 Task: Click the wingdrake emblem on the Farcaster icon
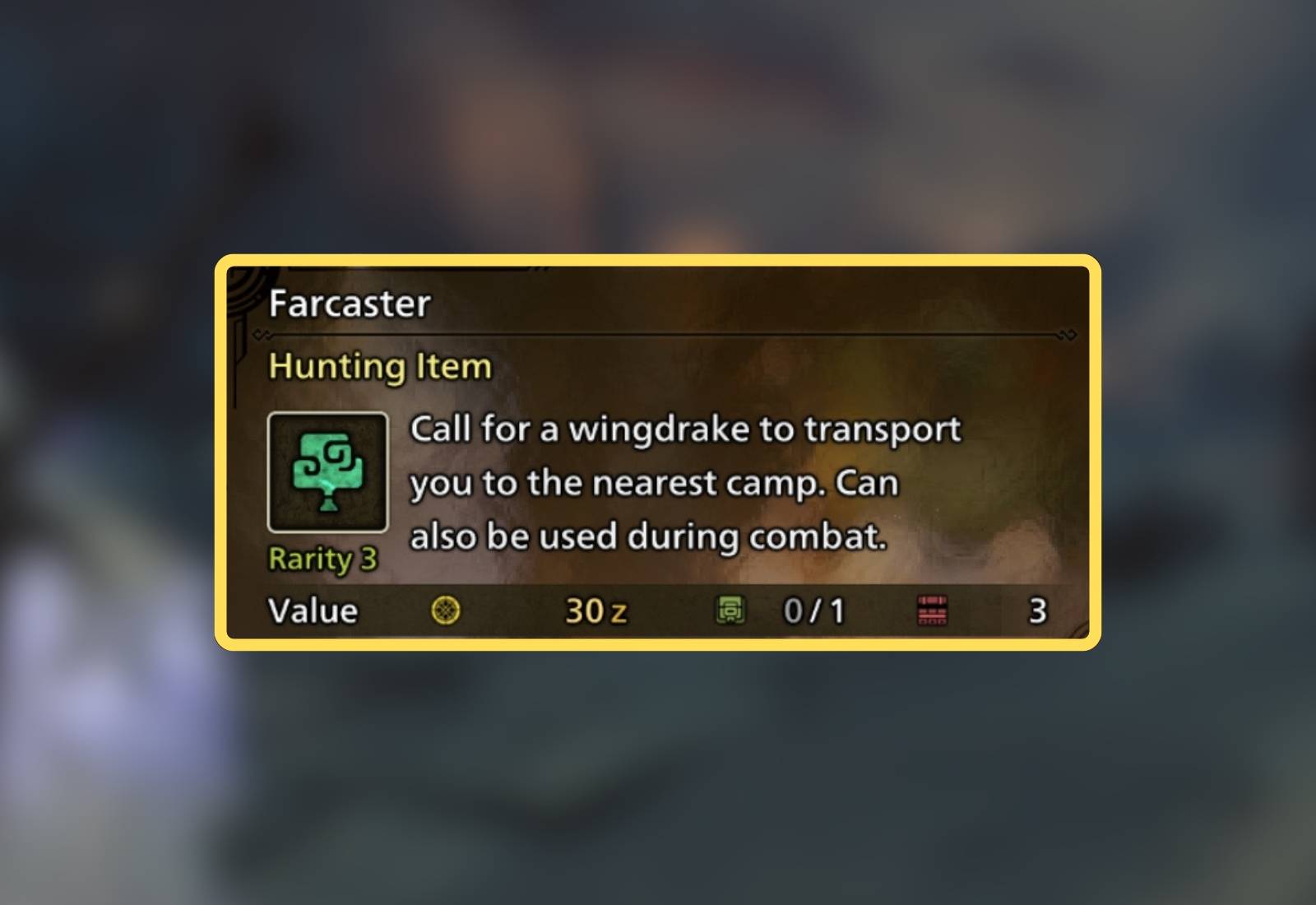pyautogui.click(x=327, y=469)
